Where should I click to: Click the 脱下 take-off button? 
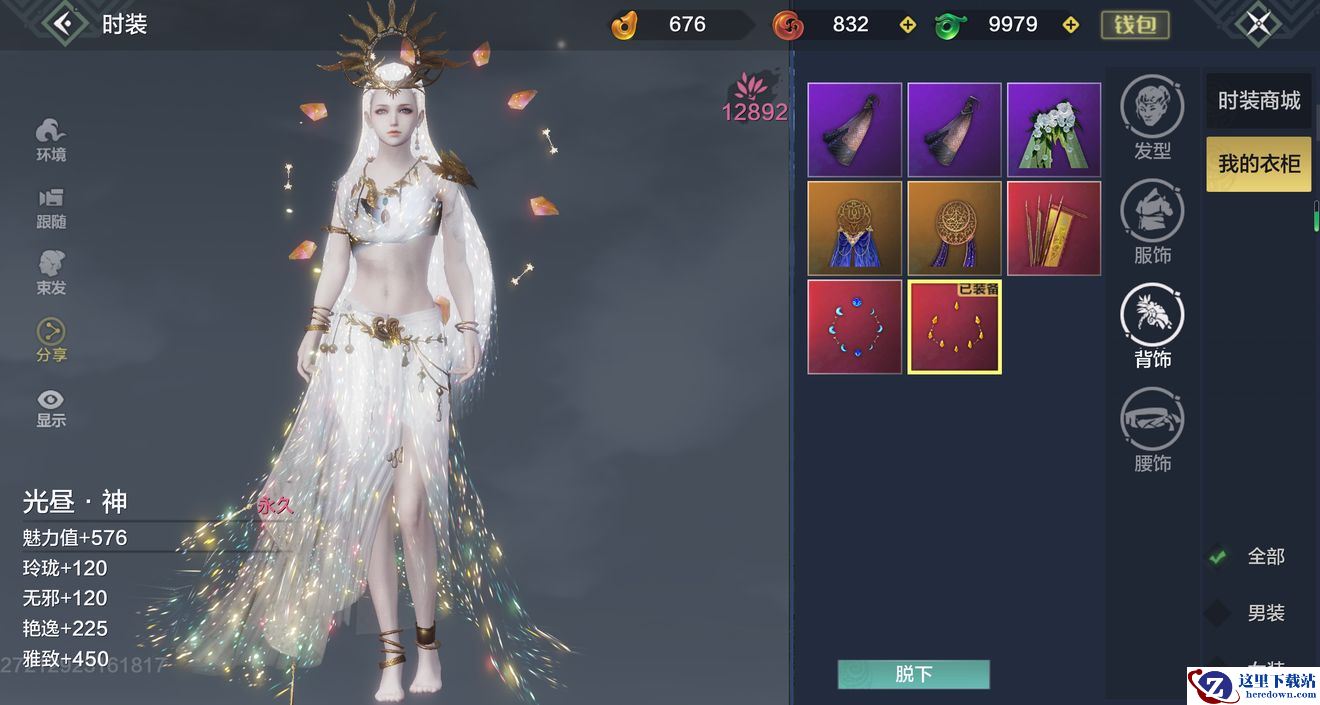[913, 674]
